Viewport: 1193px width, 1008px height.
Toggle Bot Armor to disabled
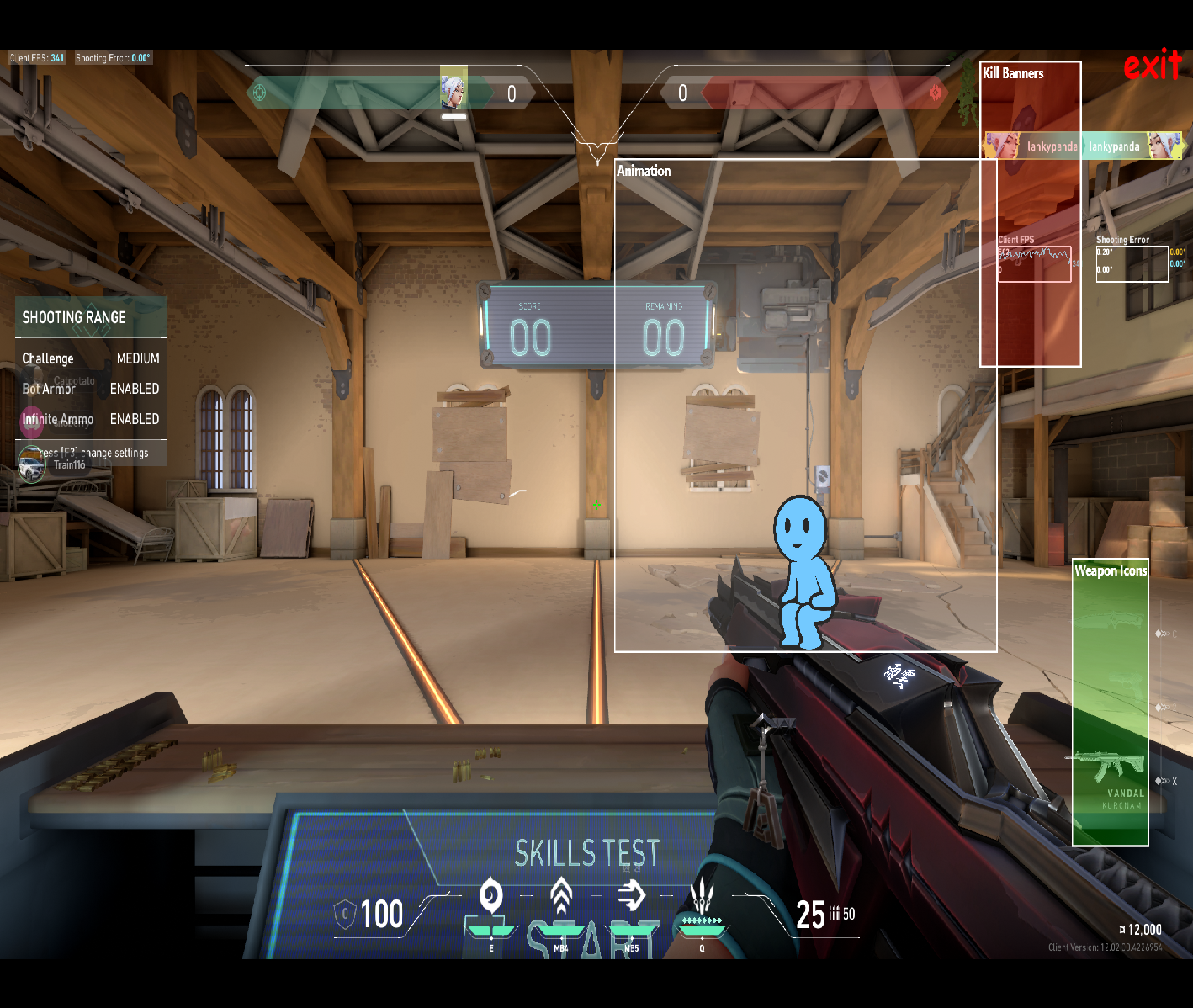click(135, 389)
